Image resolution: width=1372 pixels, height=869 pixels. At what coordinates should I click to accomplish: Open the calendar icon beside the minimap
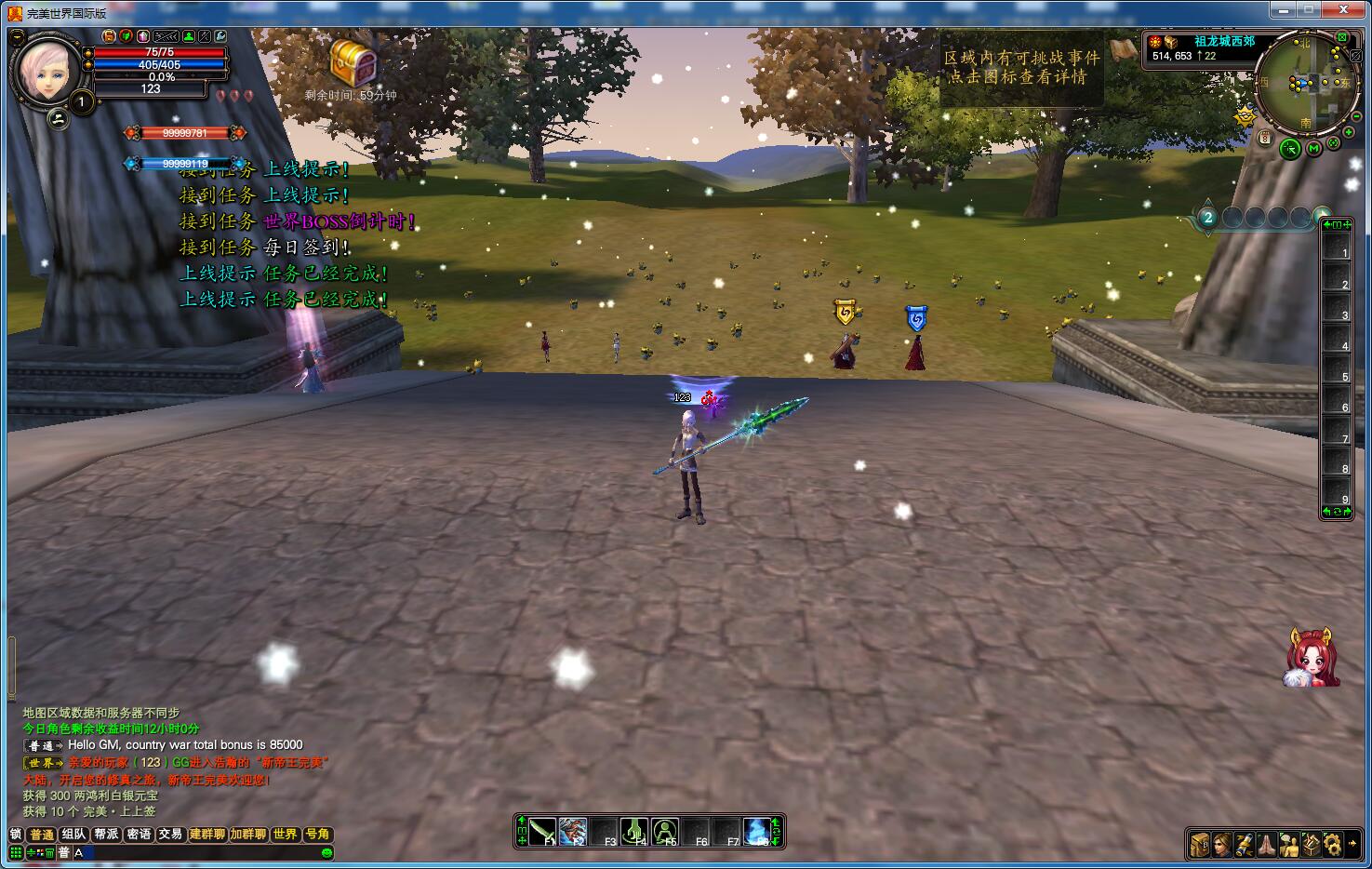1265,138
